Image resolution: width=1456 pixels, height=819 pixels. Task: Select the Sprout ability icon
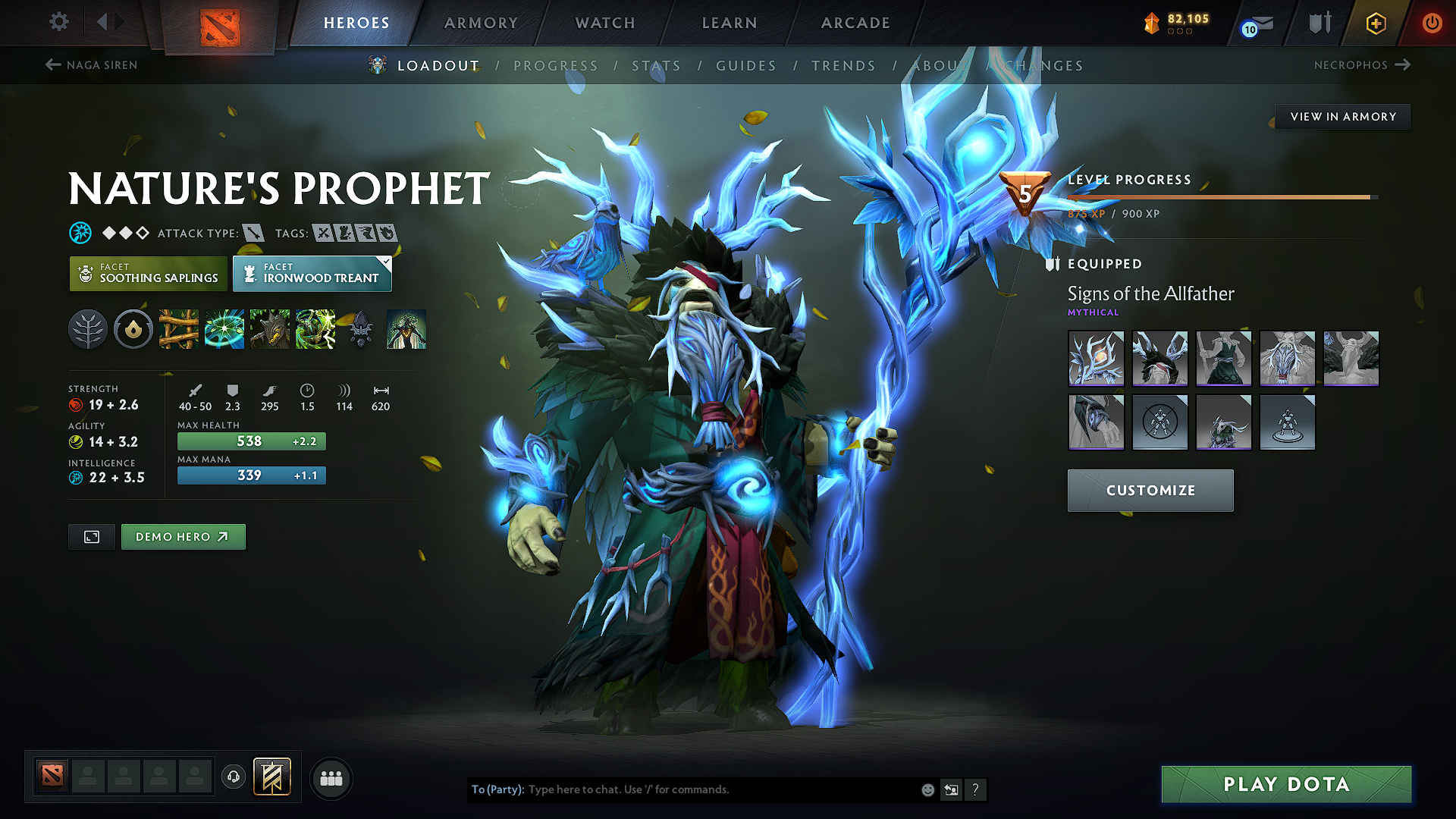pyautogui.click(x=179, y=329)
